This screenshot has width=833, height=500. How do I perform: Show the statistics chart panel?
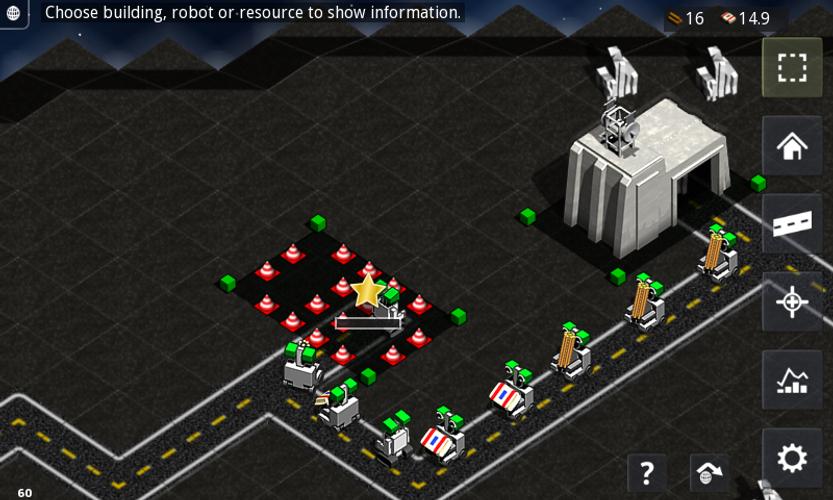pyautogui.click(x=792, y=379)
